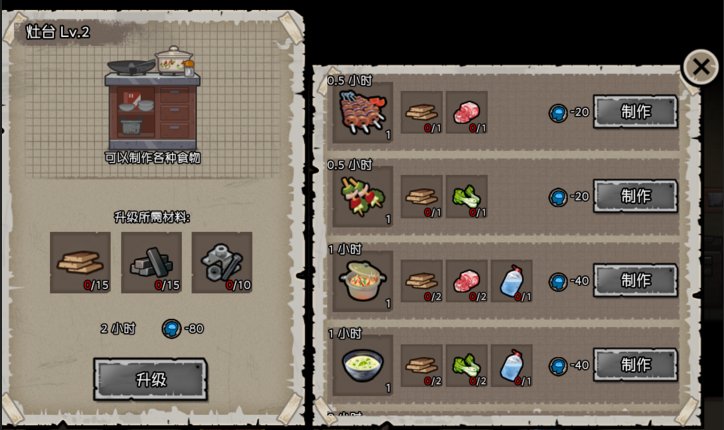This screenshot has width=724, height=430.
Task: Check raw meat ingredient in the skewers recipe
Action: coord(466,112)
